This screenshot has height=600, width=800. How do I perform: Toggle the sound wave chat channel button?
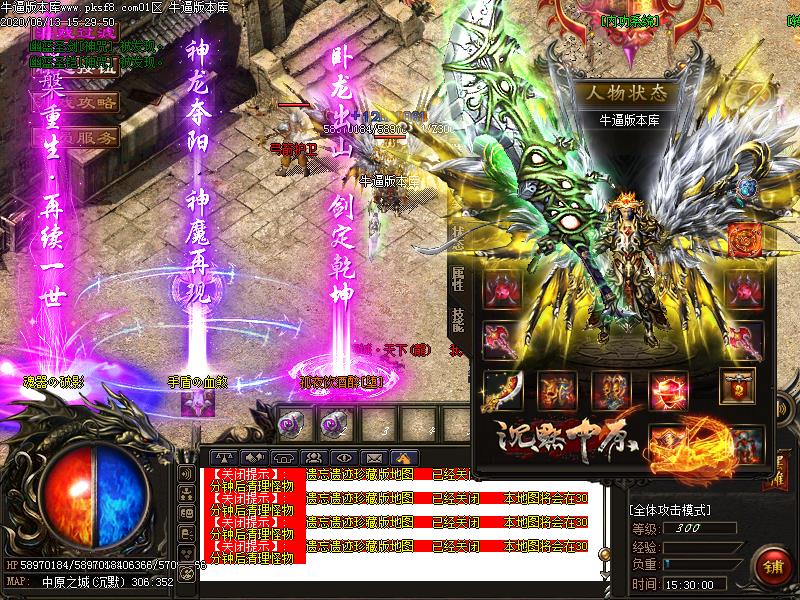point(186,473)
